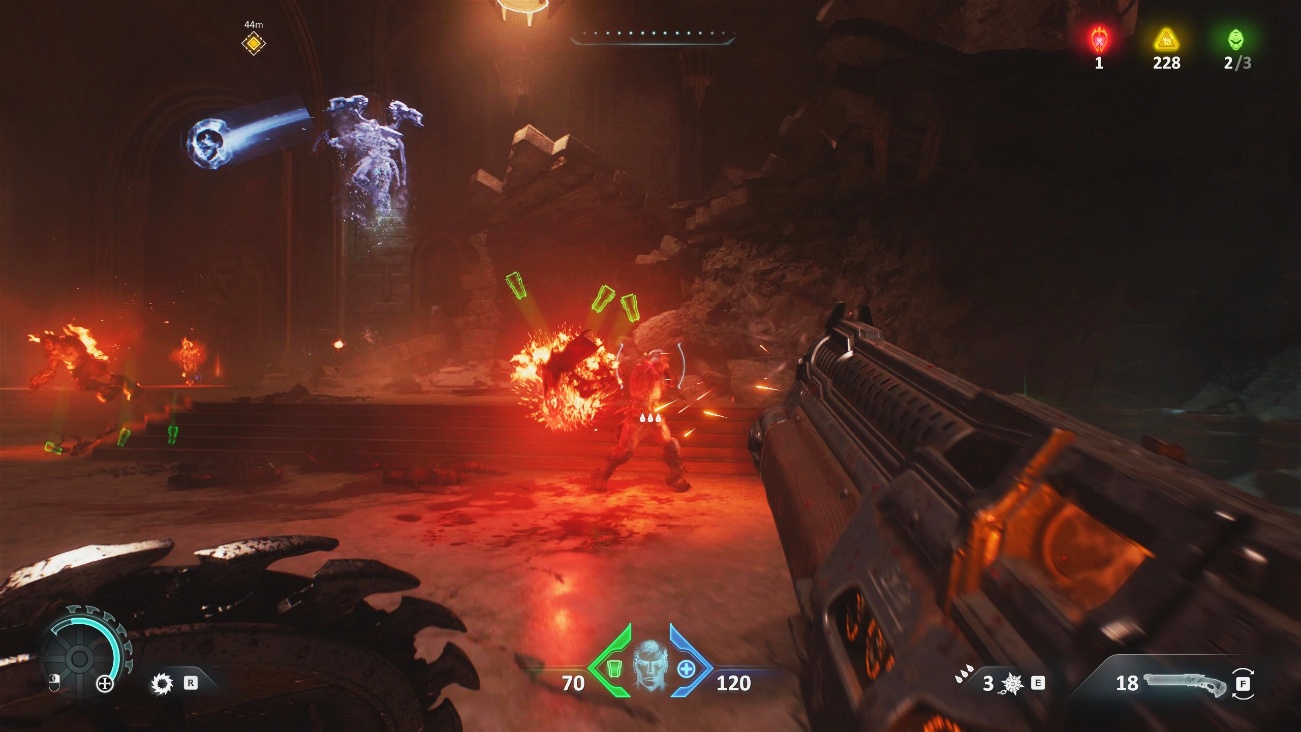Click the circular shield saw gauge
The image size is (1301, 732).
(80, 657)
